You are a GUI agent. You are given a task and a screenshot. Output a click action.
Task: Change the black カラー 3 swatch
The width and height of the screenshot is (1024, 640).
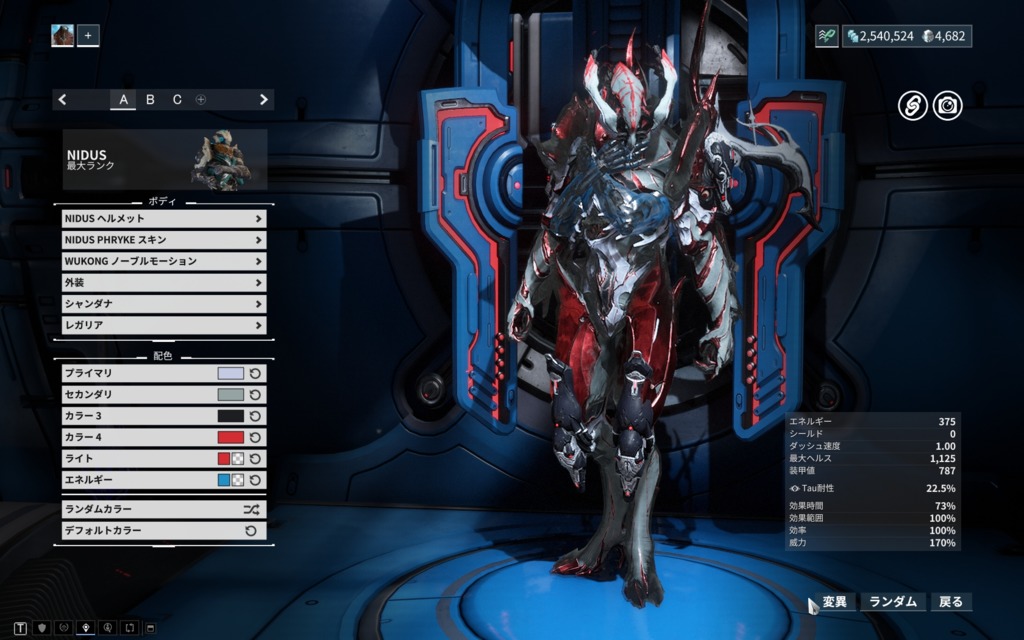(231, 416)
